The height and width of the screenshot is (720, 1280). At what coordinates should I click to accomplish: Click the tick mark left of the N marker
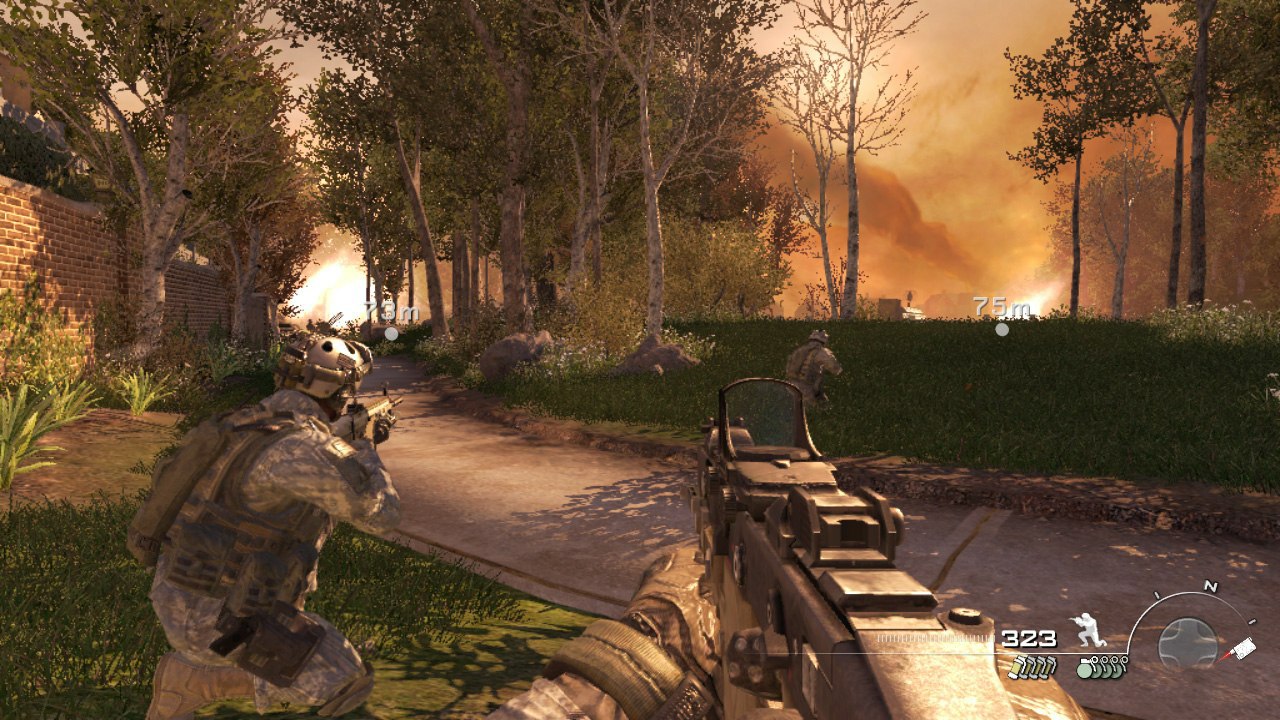pyautogui.click(x=1157, y=593)
